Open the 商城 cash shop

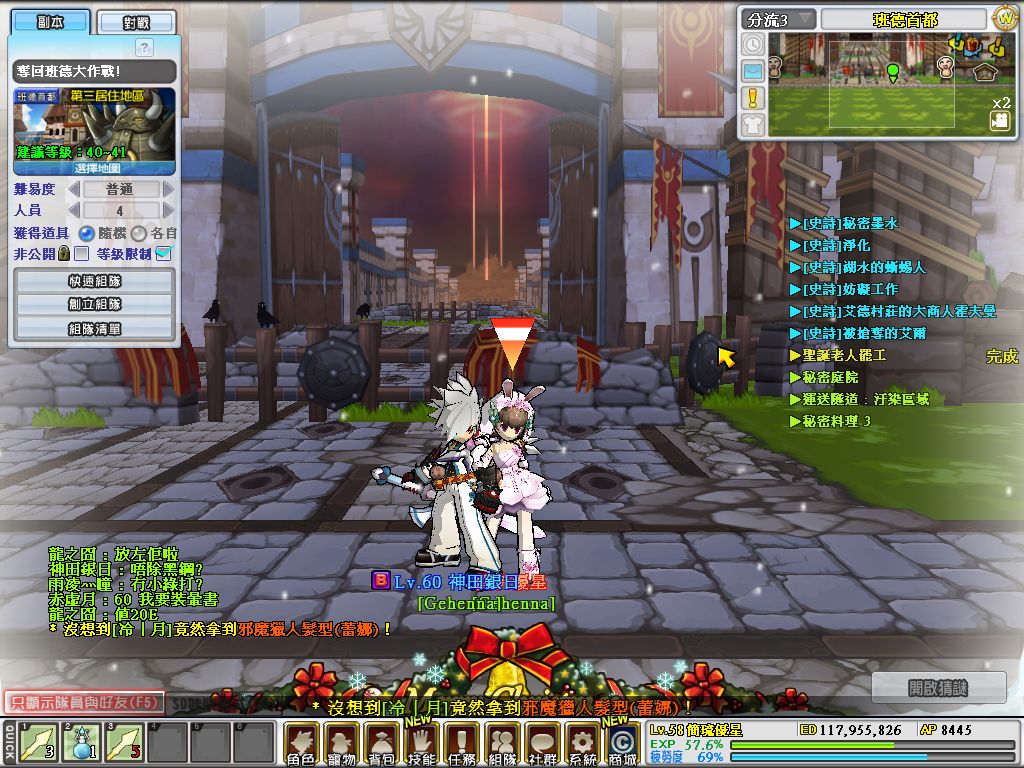tap(622, 744)
